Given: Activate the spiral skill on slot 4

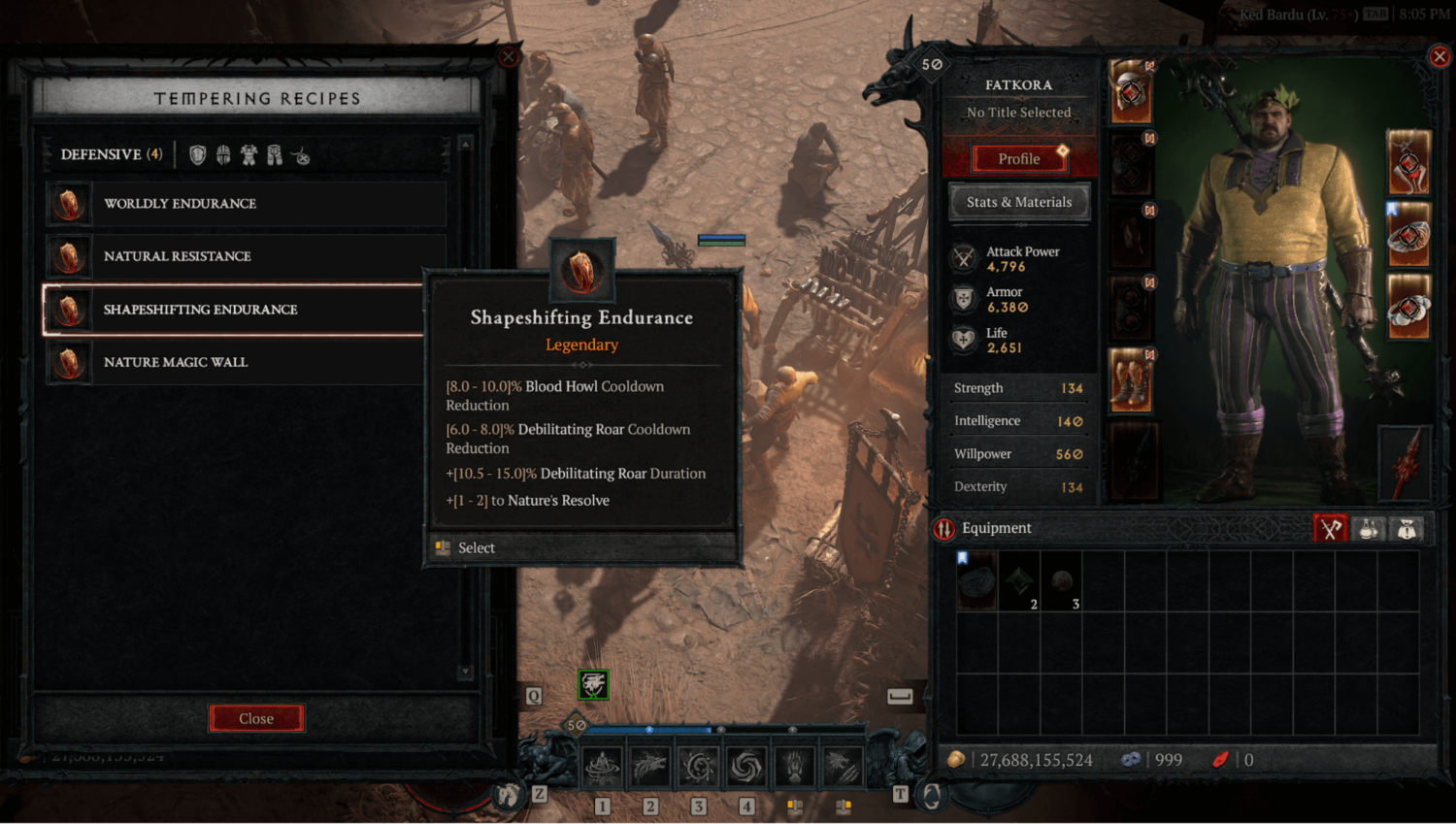Looking at the screenshot, I should 746,766.
